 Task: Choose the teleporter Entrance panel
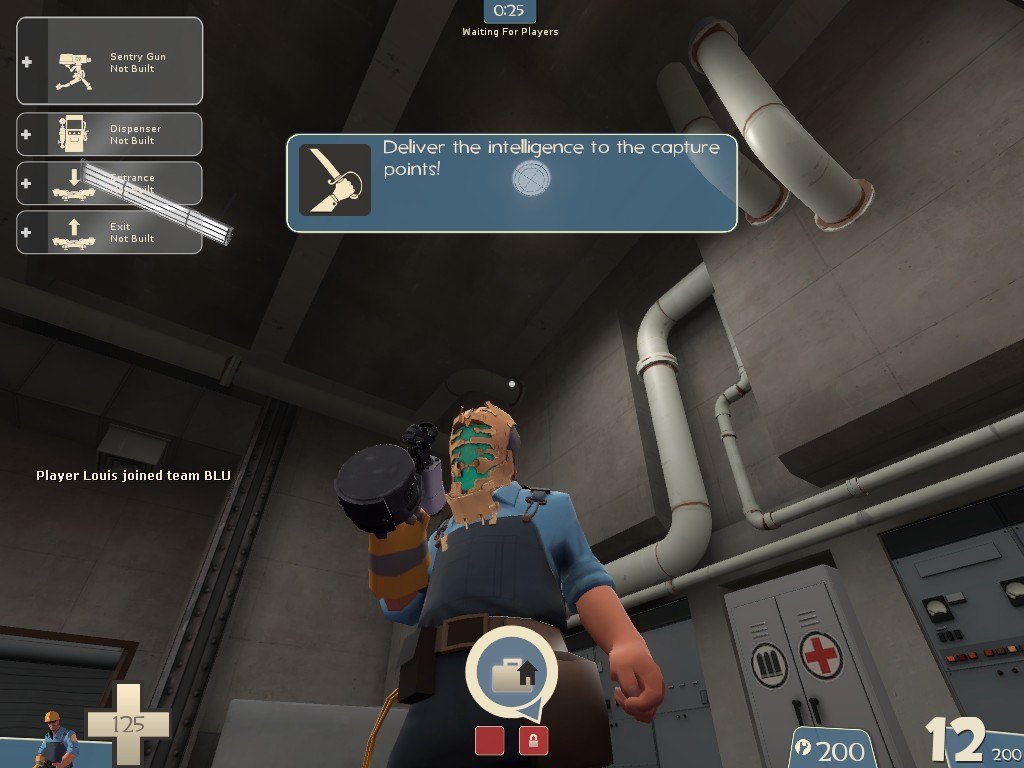110,183
